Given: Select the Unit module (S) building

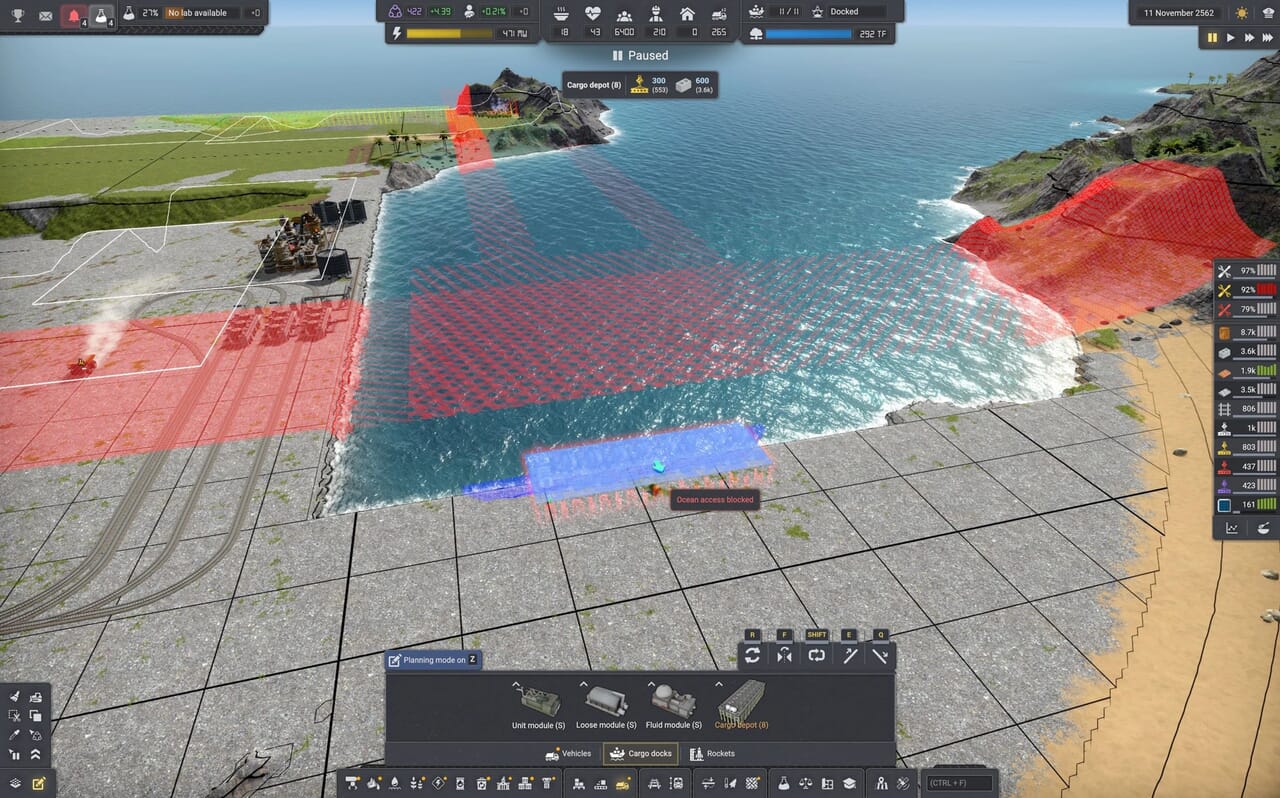Looking at the screenshot, I should [x=540, y=702].
